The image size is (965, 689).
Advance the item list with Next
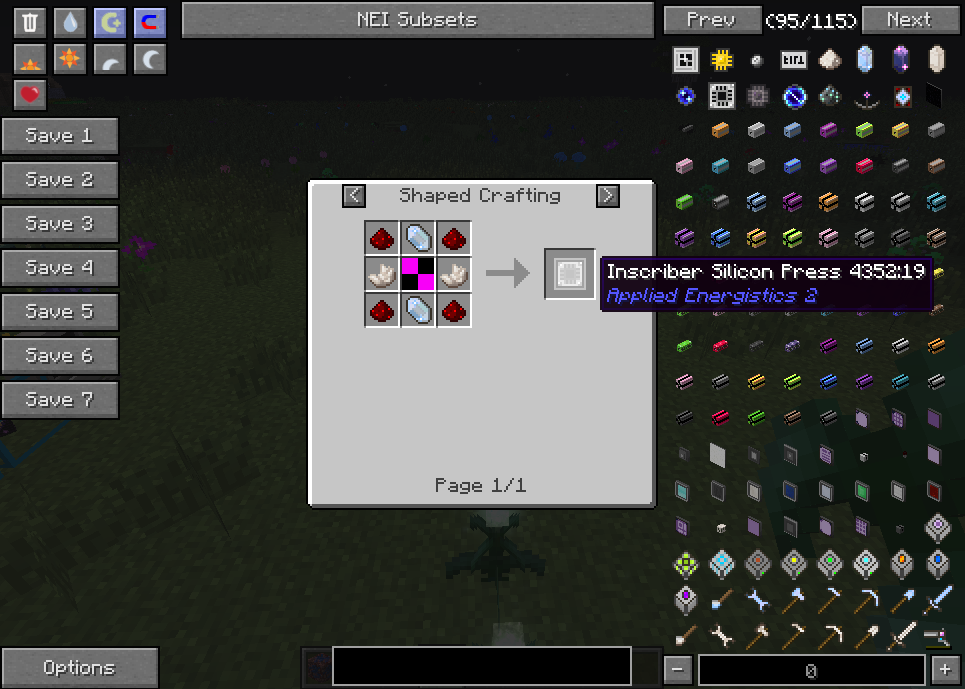tap(908, 20)
